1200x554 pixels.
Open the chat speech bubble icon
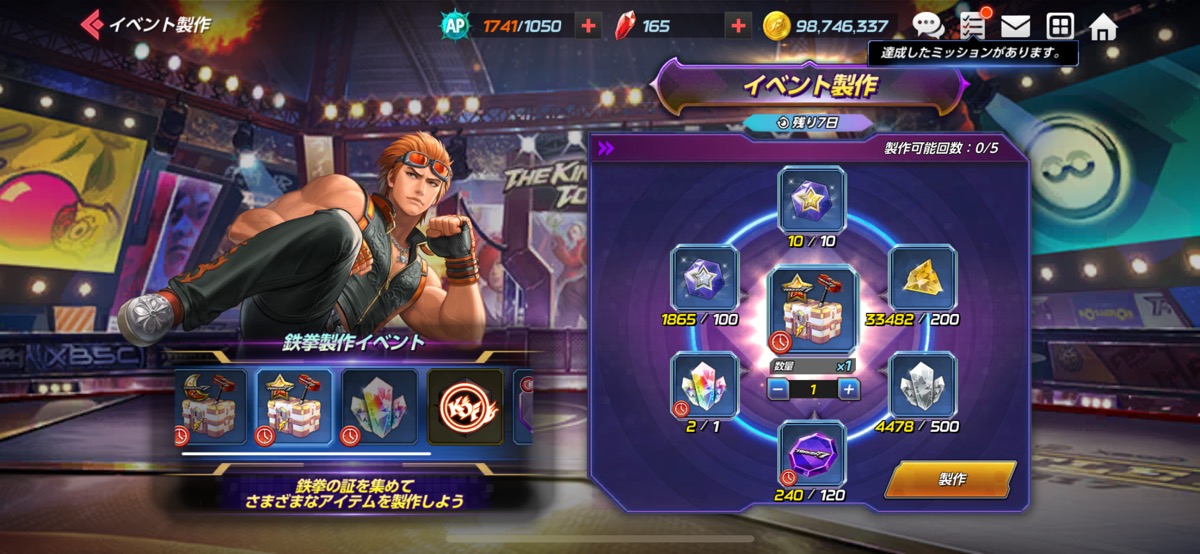(928, 26)
